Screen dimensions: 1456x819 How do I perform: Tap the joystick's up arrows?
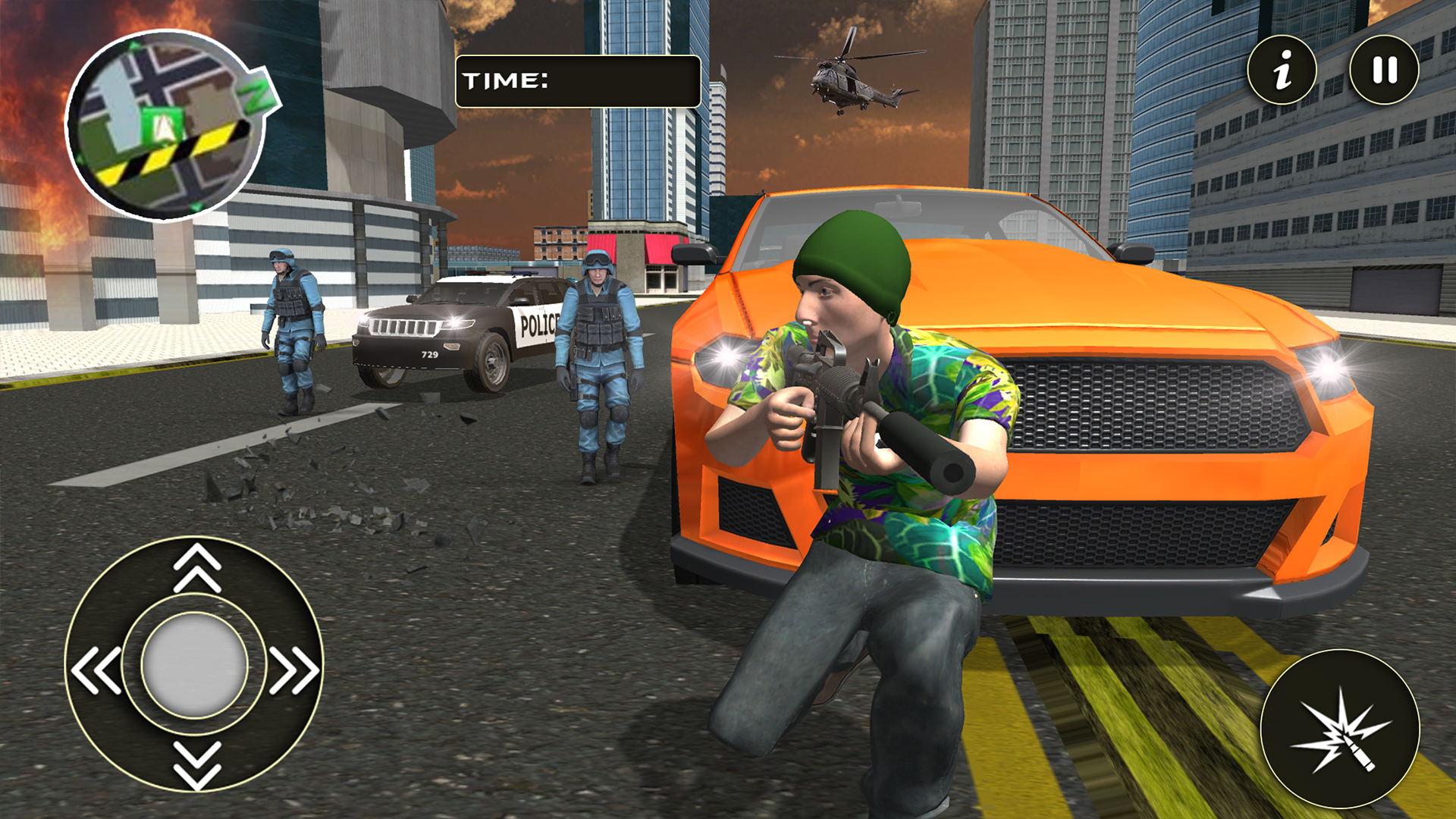197,567
